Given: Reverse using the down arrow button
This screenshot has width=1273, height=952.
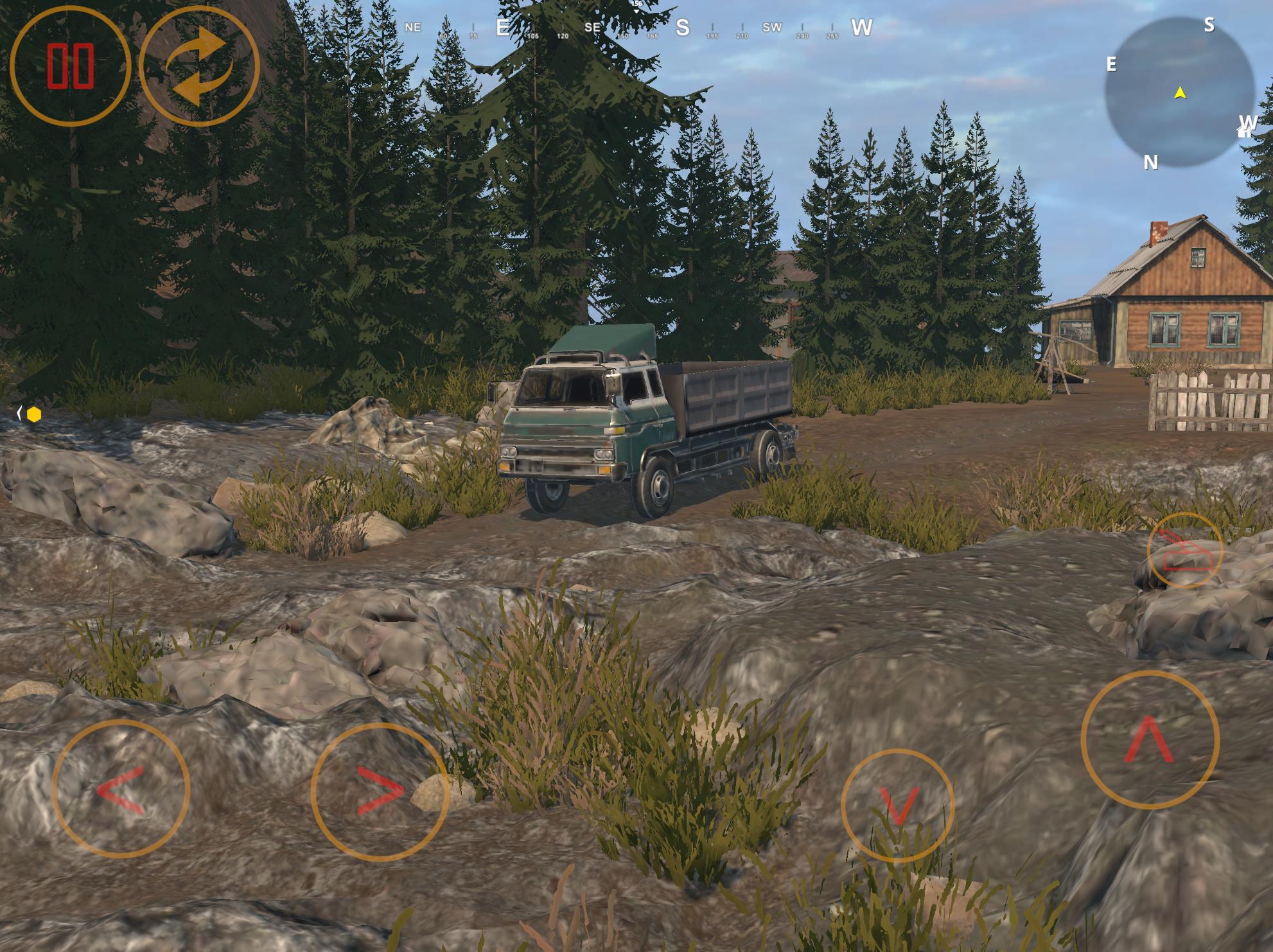Looking at the screenshot, I should [897, 806].
